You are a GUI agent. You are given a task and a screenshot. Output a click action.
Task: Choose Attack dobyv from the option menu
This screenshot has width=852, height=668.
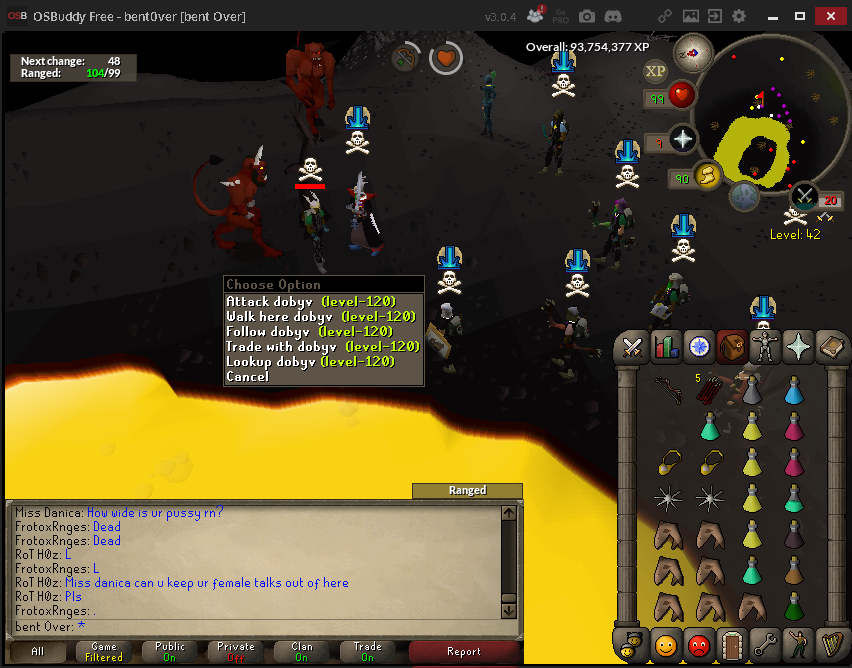(310, 301)
